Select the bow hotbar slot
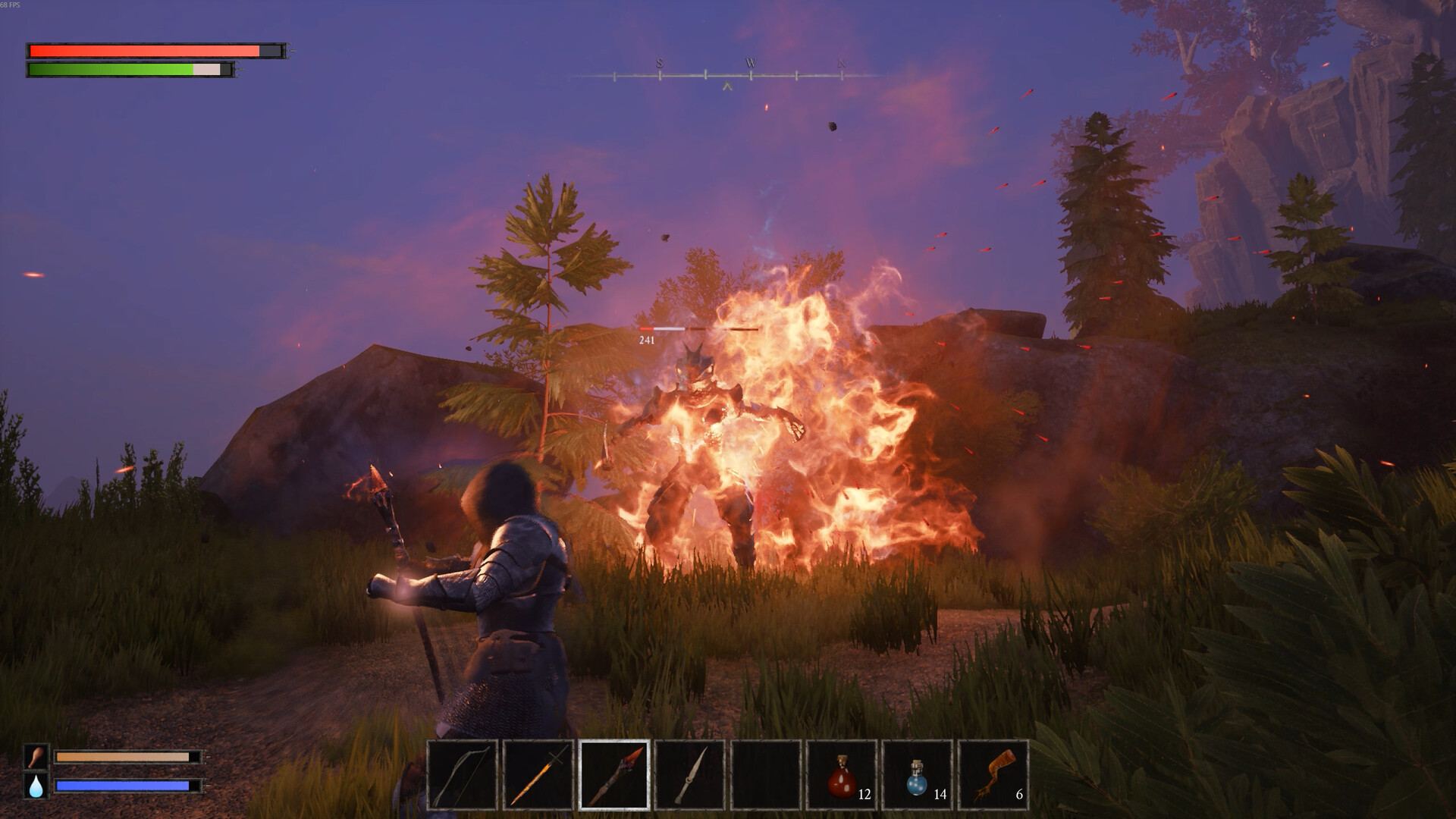 (463, 775)
